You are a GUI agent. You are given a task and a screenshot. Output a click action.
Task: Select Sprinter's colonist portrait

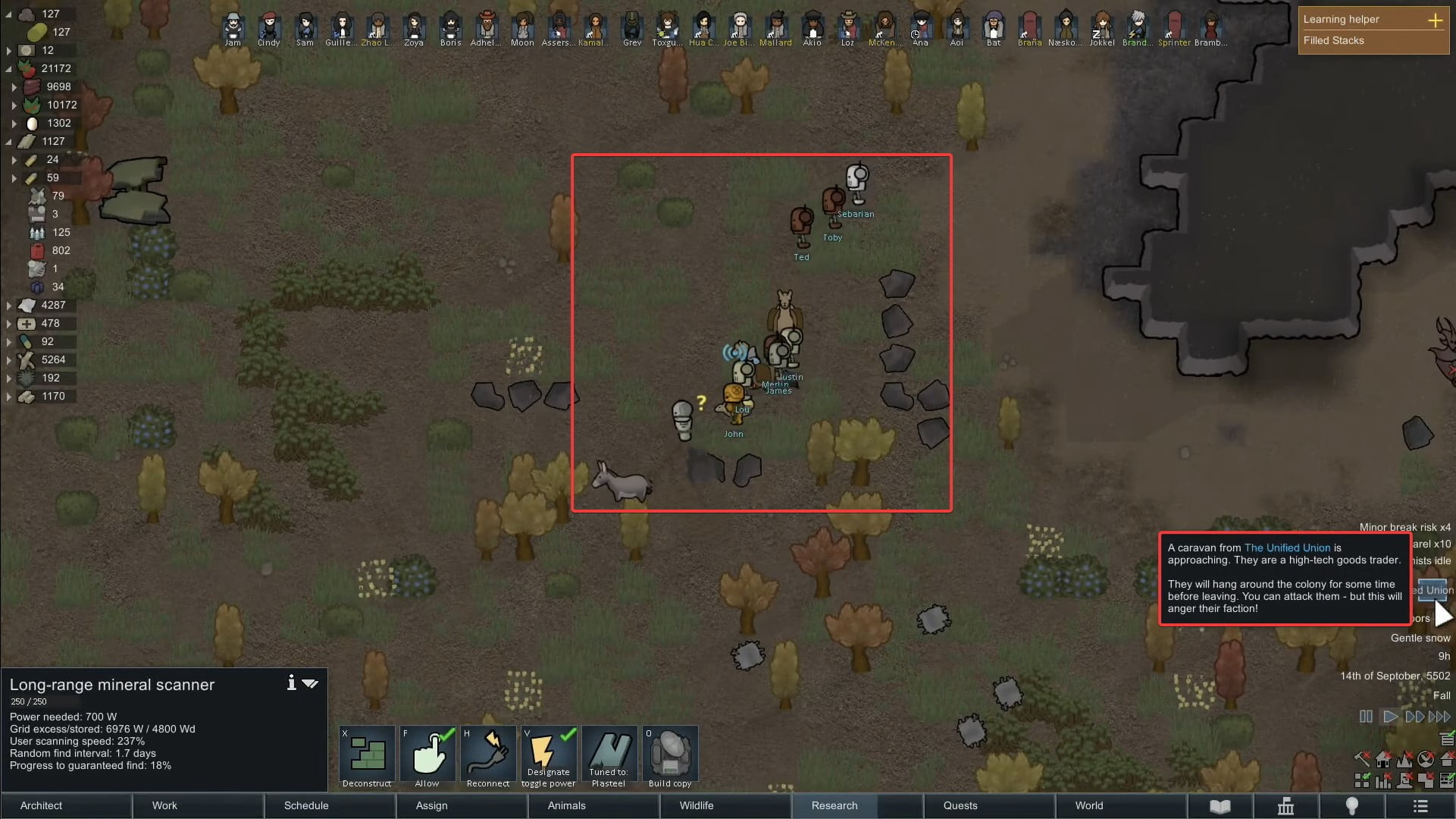(x=1173, y=24)
